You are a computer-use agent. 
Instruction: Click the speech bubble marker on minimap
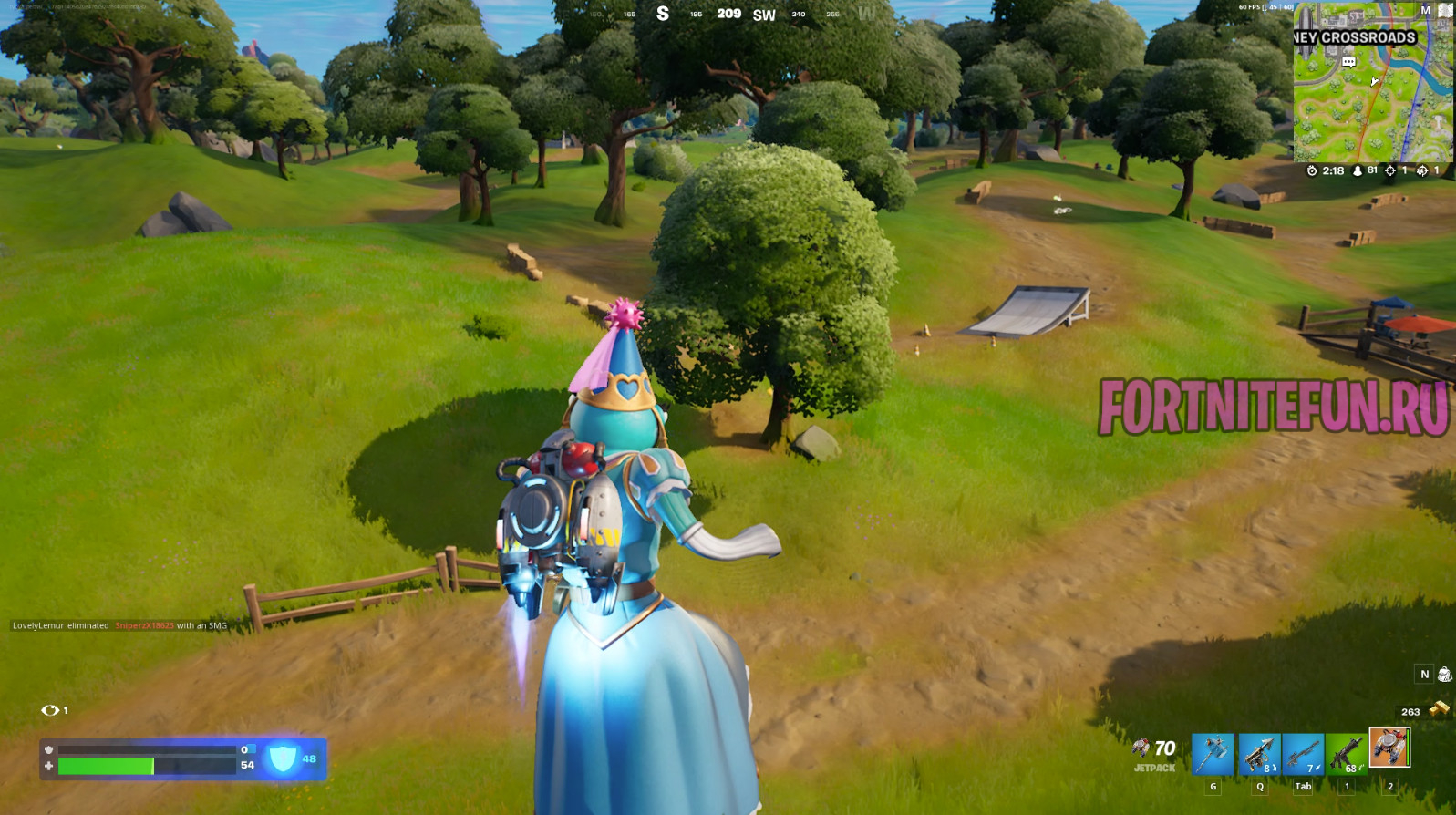point(1348,62)
